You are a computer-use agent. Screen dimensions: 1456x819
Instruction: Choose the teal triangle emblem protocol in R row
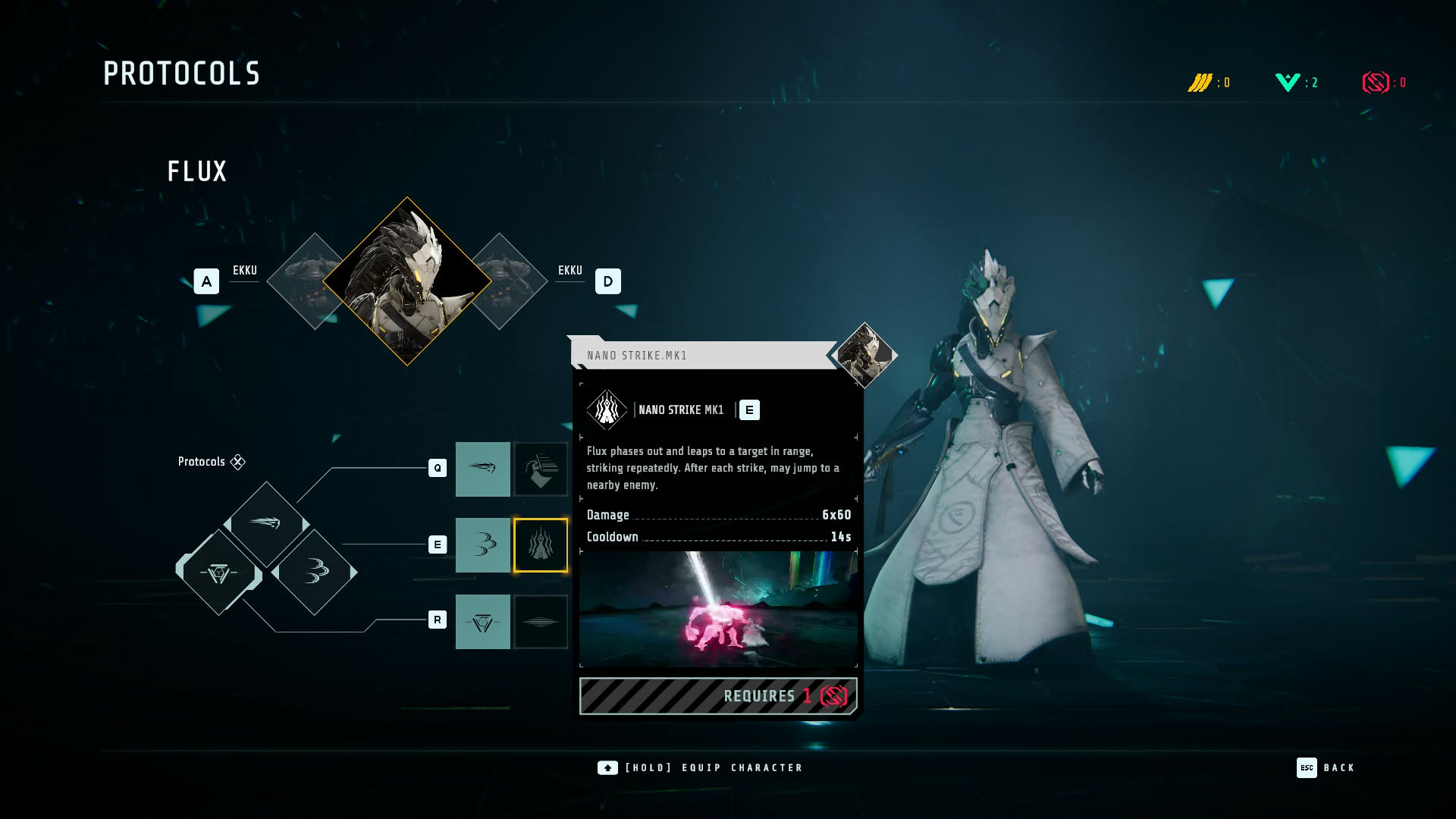482,621
